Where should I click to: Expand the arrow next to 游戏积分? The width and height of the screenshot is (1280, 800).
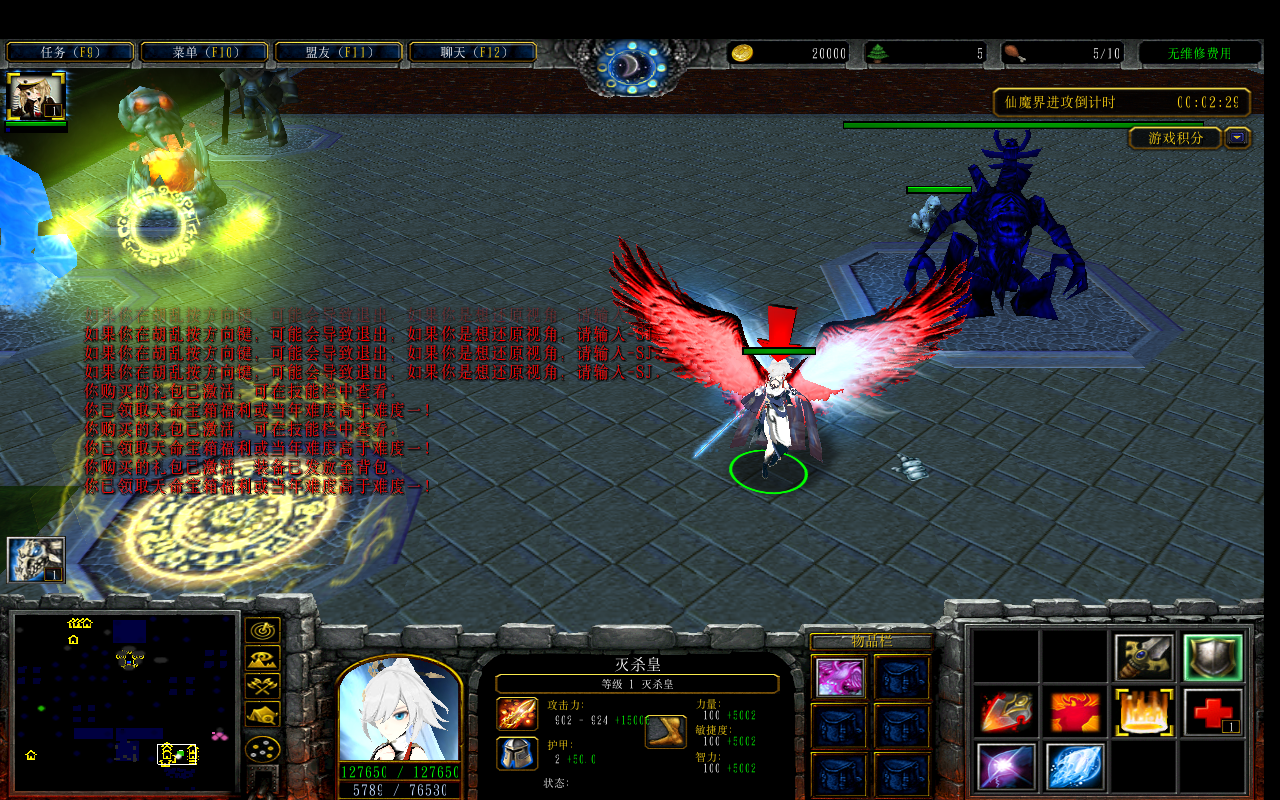[x=1237, y=138]
